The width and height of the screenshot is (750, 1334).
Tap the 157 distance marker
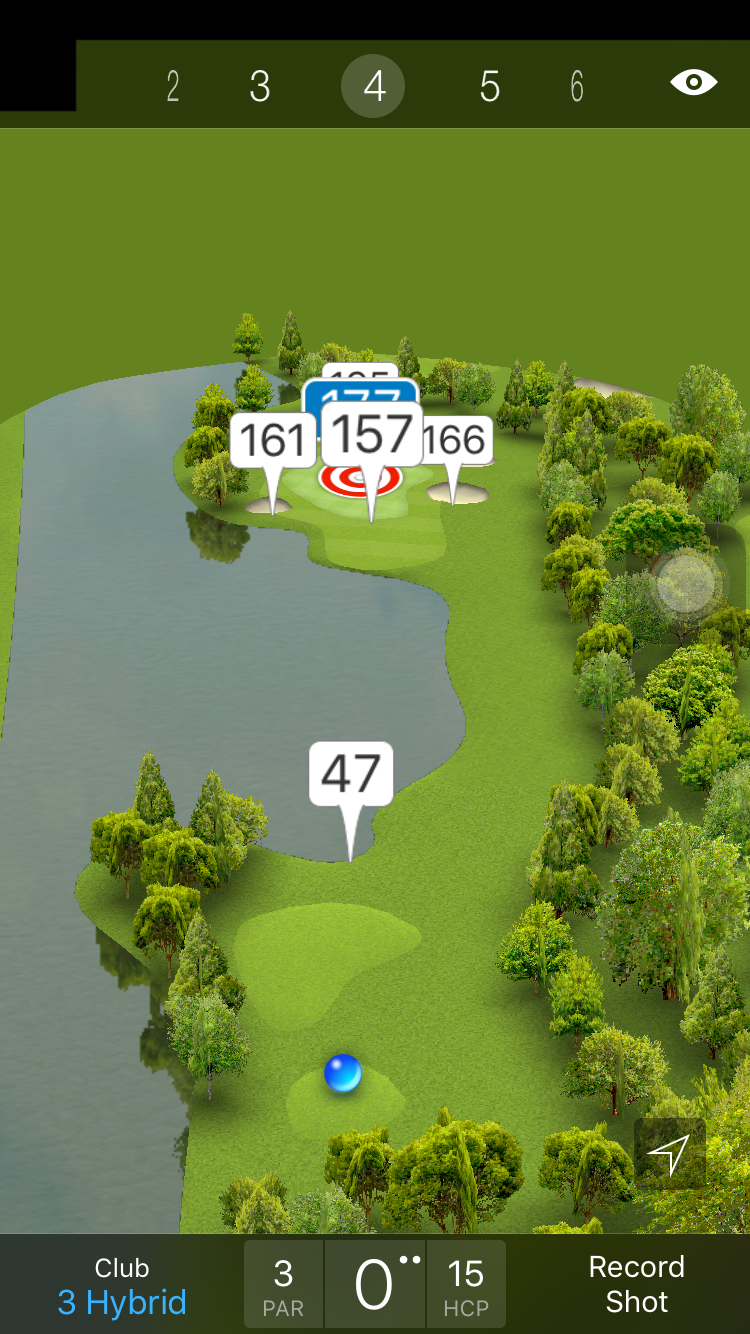tap(372, 436)
